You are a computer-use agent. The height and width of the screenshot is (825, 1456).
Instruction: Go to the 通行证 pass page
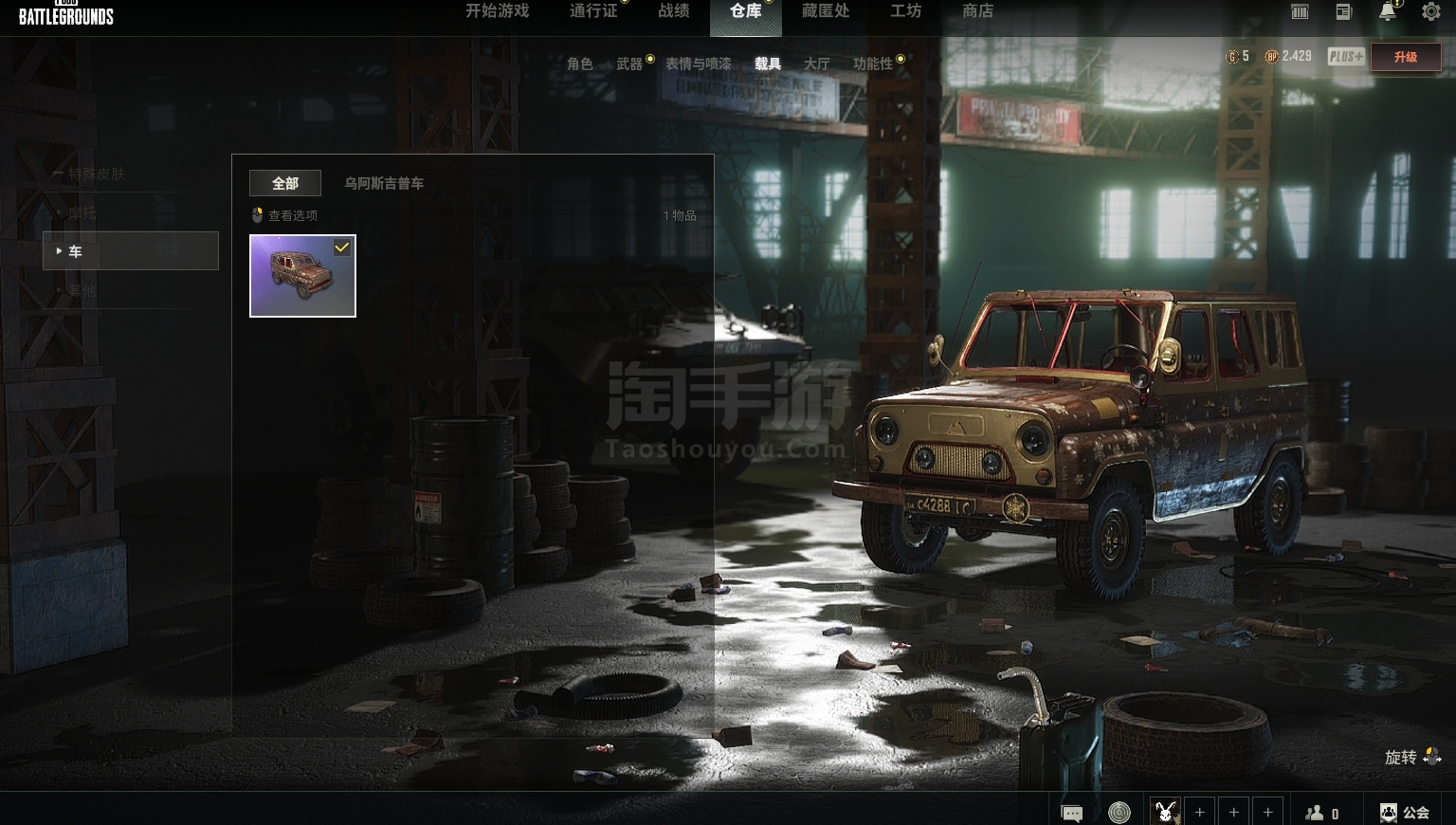coord(593,11)
